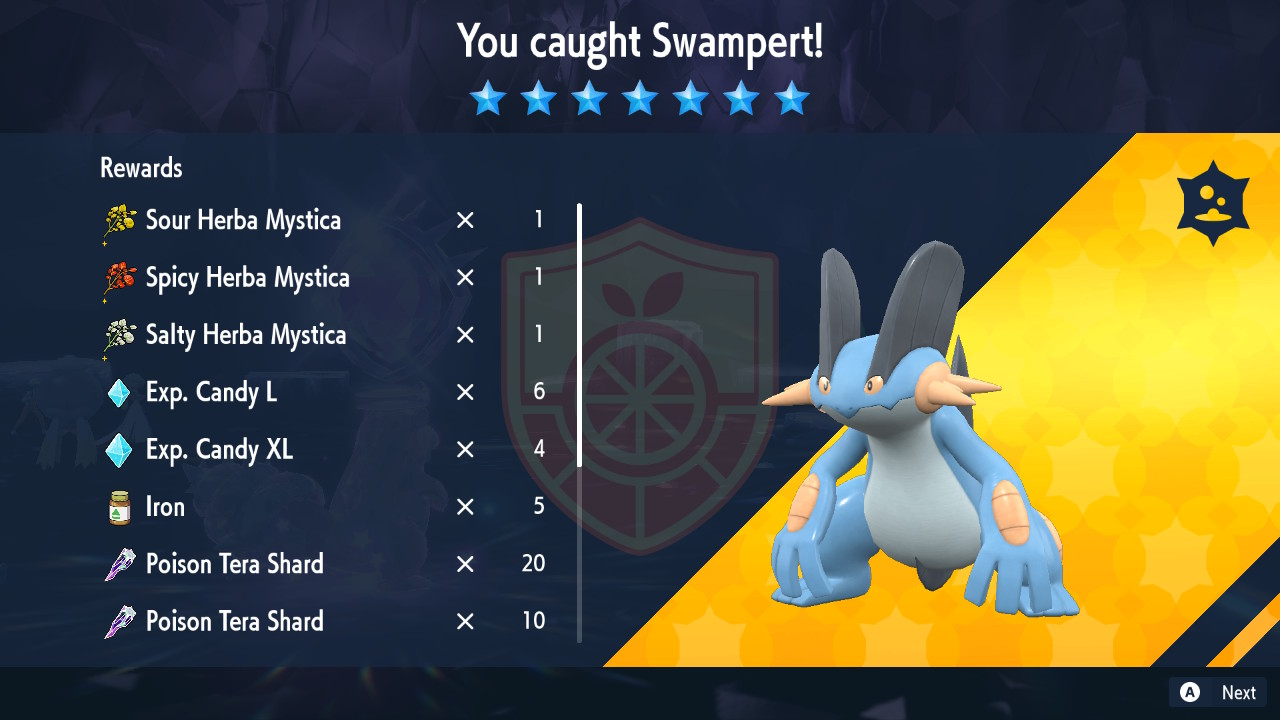Click the second Poison Tera Shard icon
This screenshot has height=720, width=1280.
tap(119, 620)
